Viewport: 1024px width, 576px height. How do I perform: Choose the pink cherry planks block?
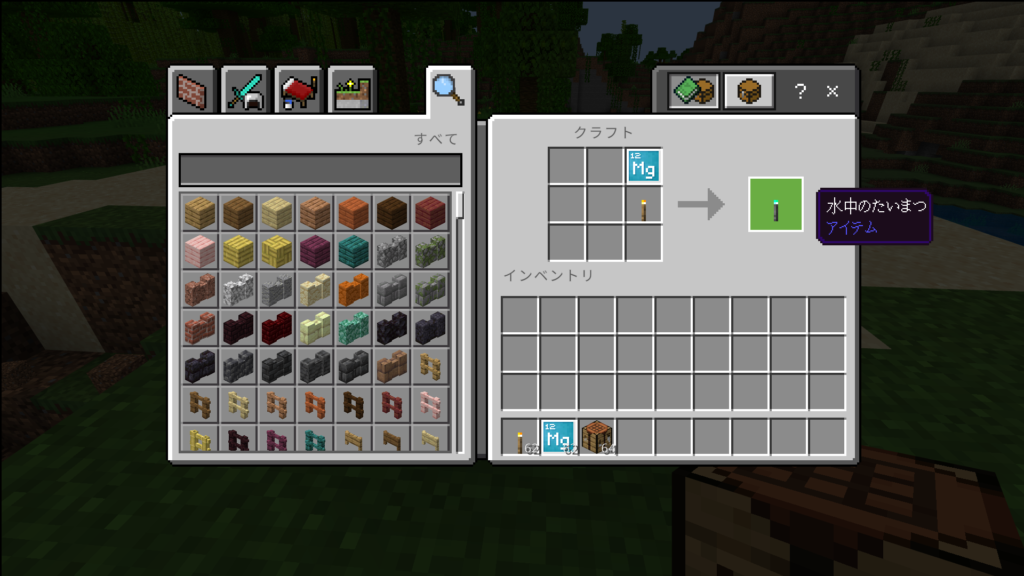[200, 251]
